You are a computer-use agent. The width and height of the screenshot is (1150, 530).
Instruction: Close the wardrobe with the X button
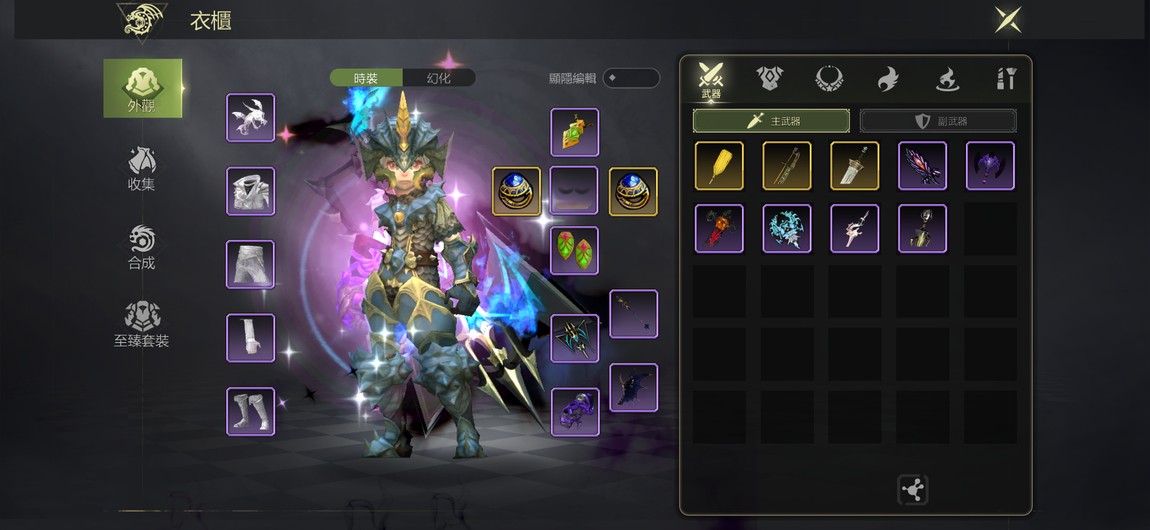(x=1007, y=20)
